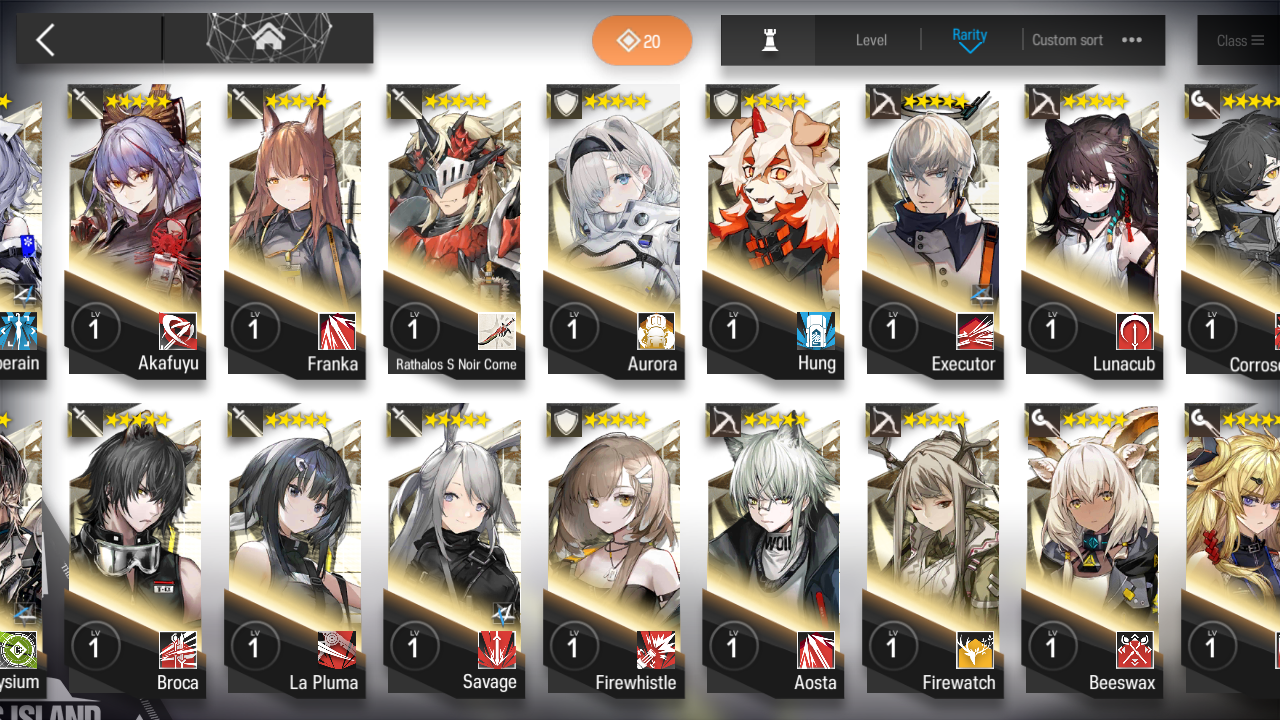
Task: Switch sorting to Level
Action: 870,40
